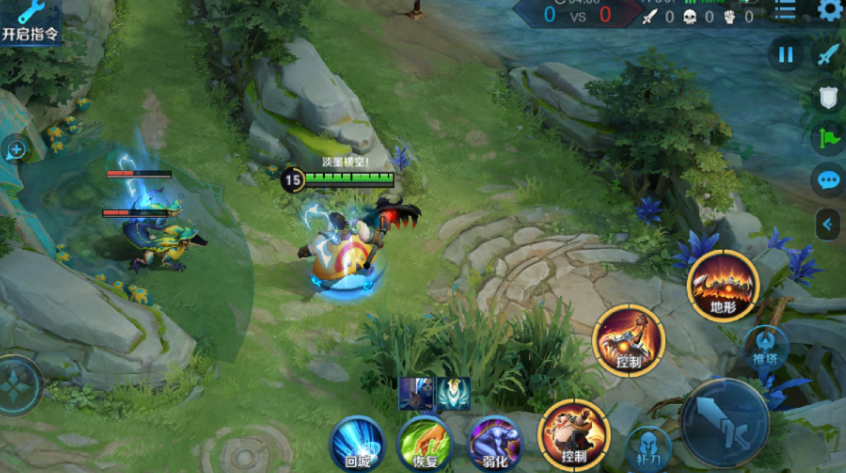Viewport: 846px width, 473px height.
Task: Use the 控制 skill showing the round warrior
Action: (574, 434)
